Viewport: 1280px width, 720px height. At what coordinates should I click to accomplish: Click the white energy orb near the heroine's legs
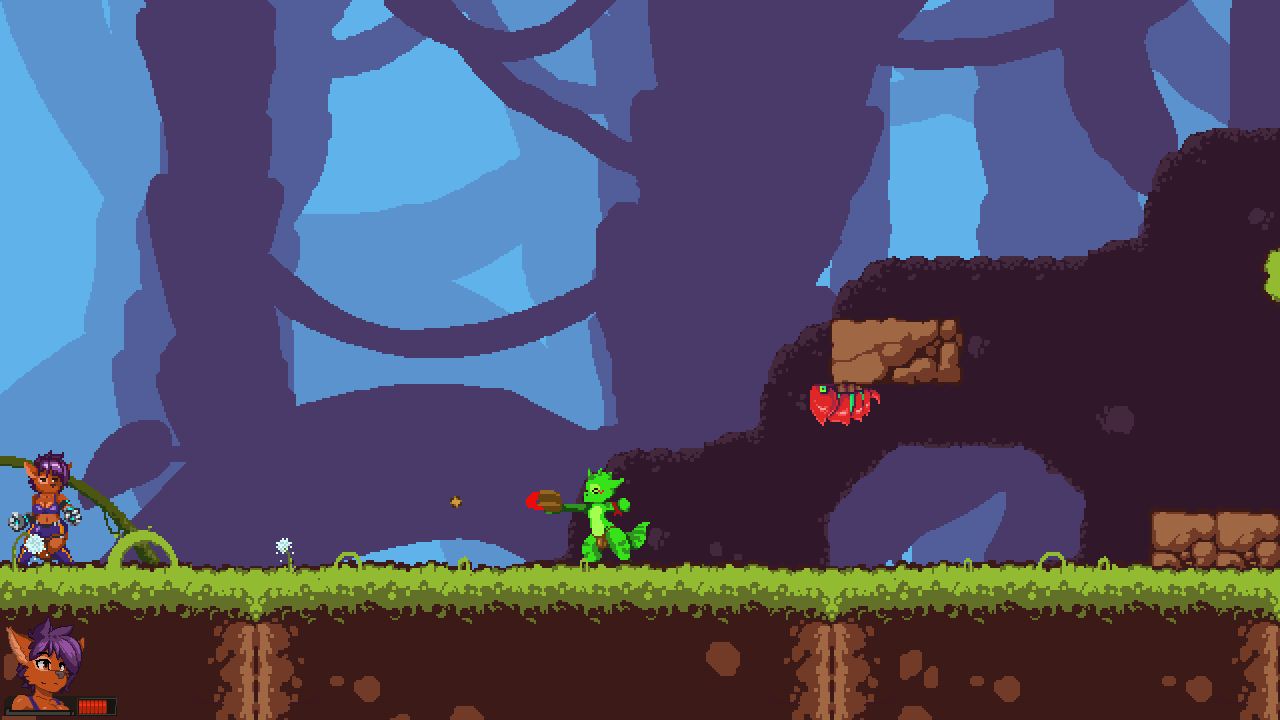tap(36, 543)
